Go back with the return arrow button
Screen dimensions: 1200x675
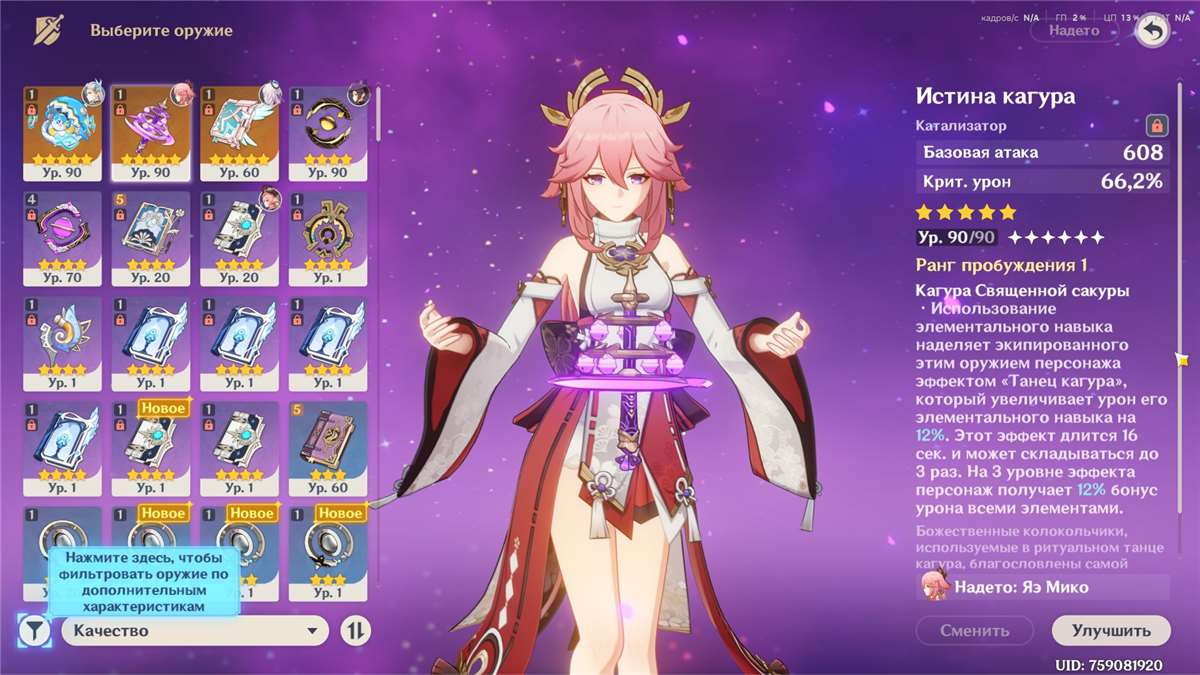tap(1154, 31)
